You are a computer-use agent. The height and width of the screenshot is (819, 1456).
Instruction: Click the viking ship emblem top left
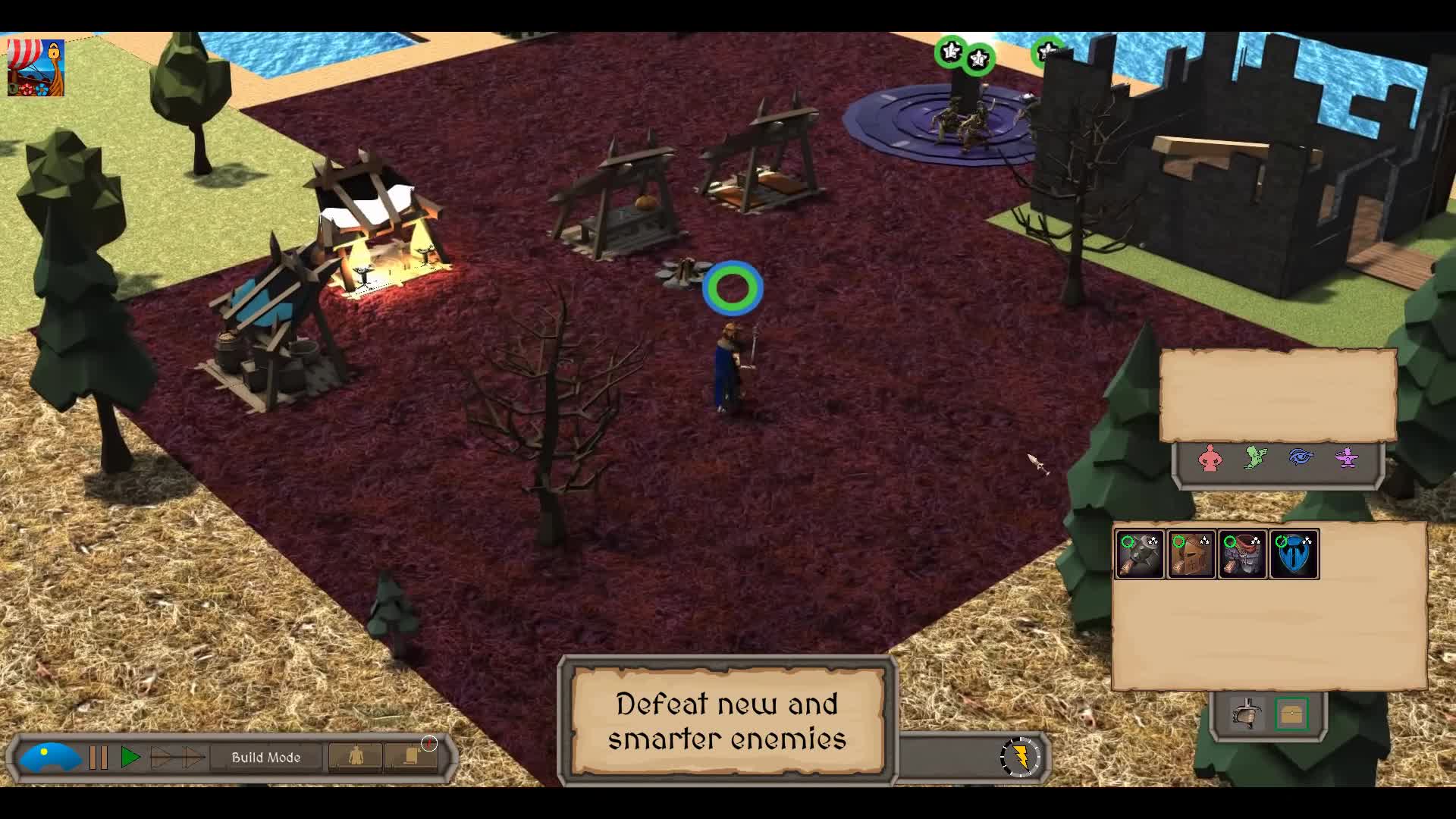tap(36, 68)
